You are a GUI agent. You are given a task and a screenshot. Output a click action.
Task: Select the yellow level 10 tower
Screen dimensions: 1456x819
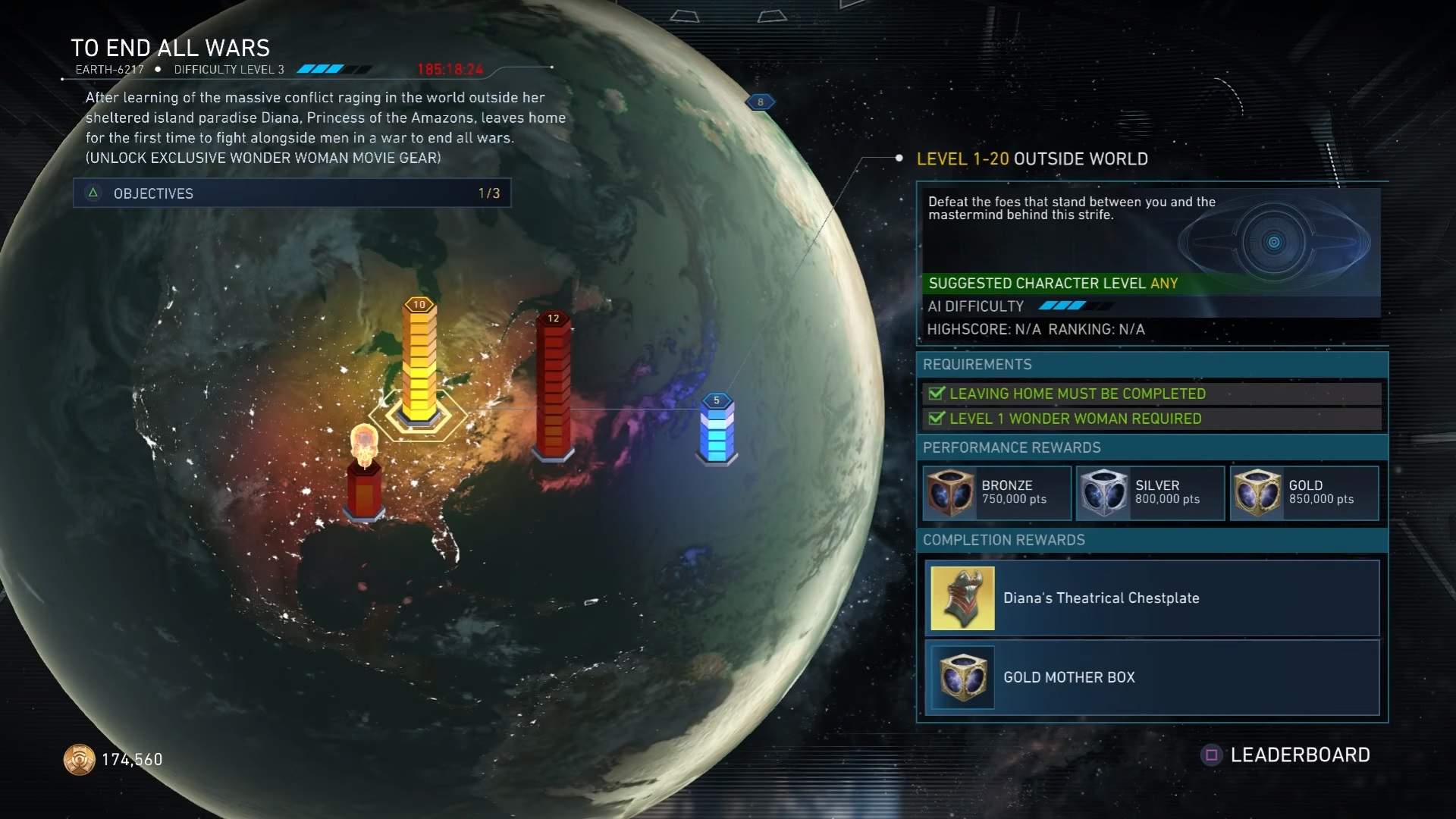click(419, 364)
